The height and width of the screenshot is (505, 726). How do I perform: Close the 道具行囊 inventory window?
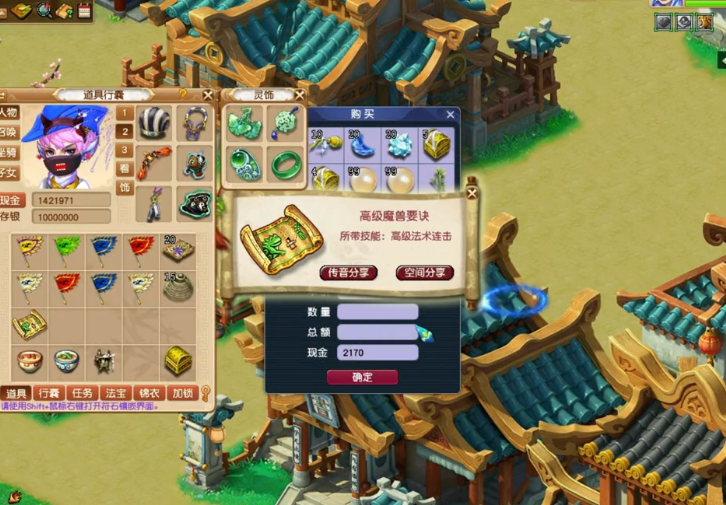(x=207, y=95)
